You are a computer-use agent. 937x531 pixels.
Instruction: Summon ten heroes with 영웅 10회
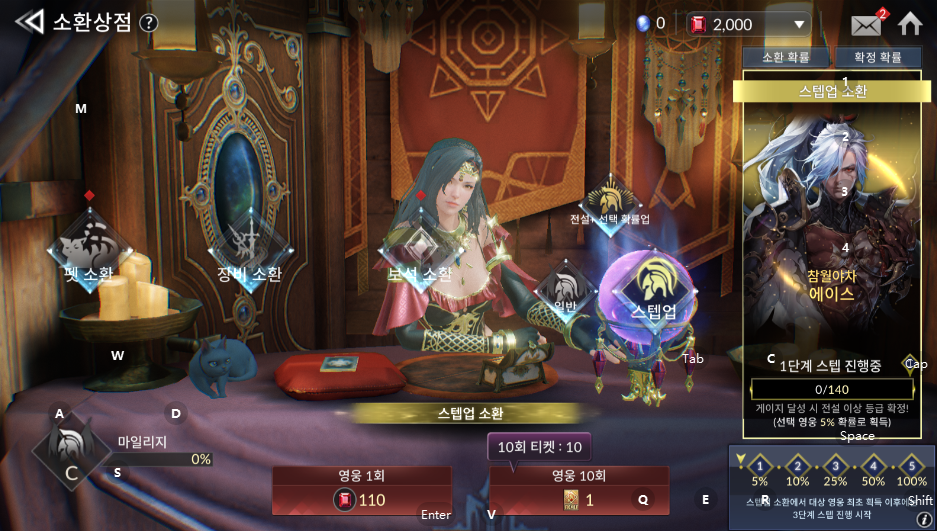click(x=578, y=490)
